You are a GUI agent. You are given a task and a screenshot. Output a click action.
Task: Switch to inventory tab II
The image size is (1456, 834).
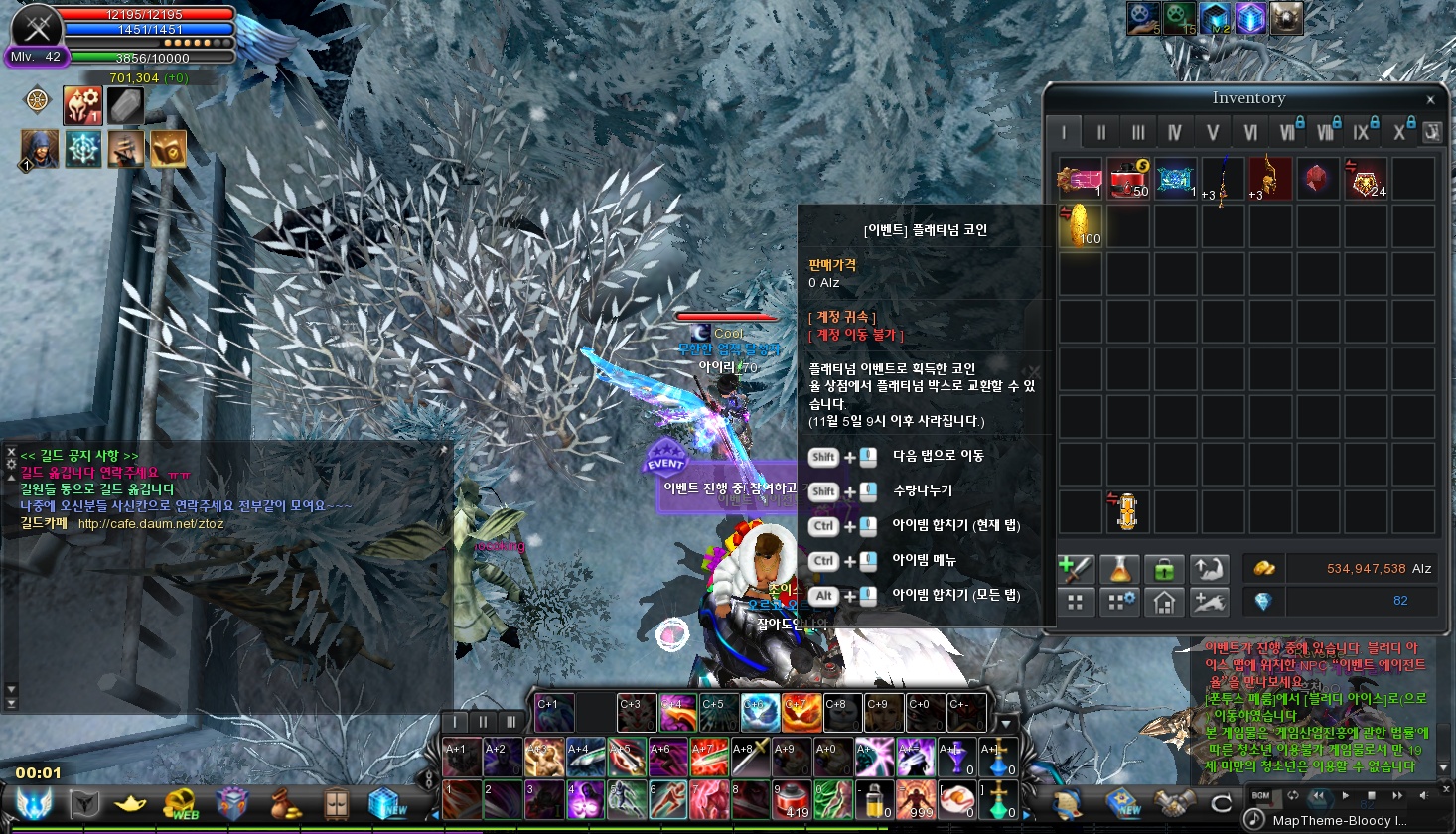1100,132
